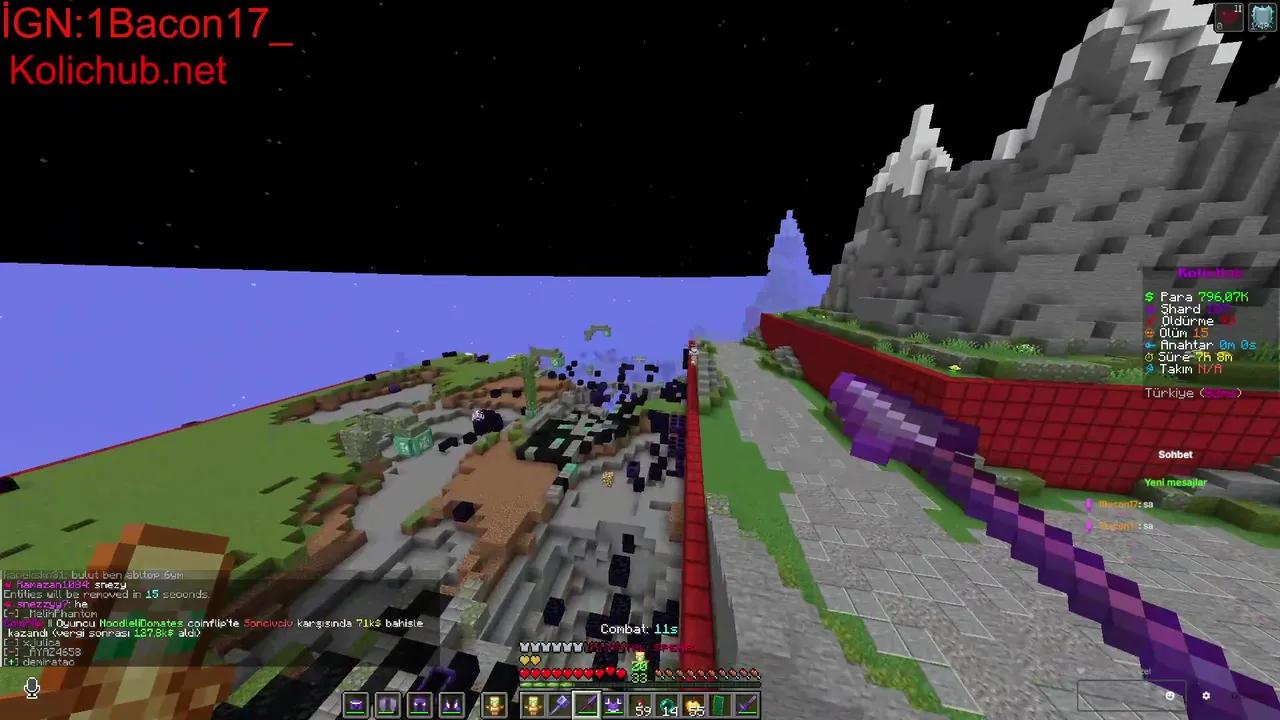Click the clock icon next to Süre
Screen dimensions: 1280x720
(x=1149, y=357)
